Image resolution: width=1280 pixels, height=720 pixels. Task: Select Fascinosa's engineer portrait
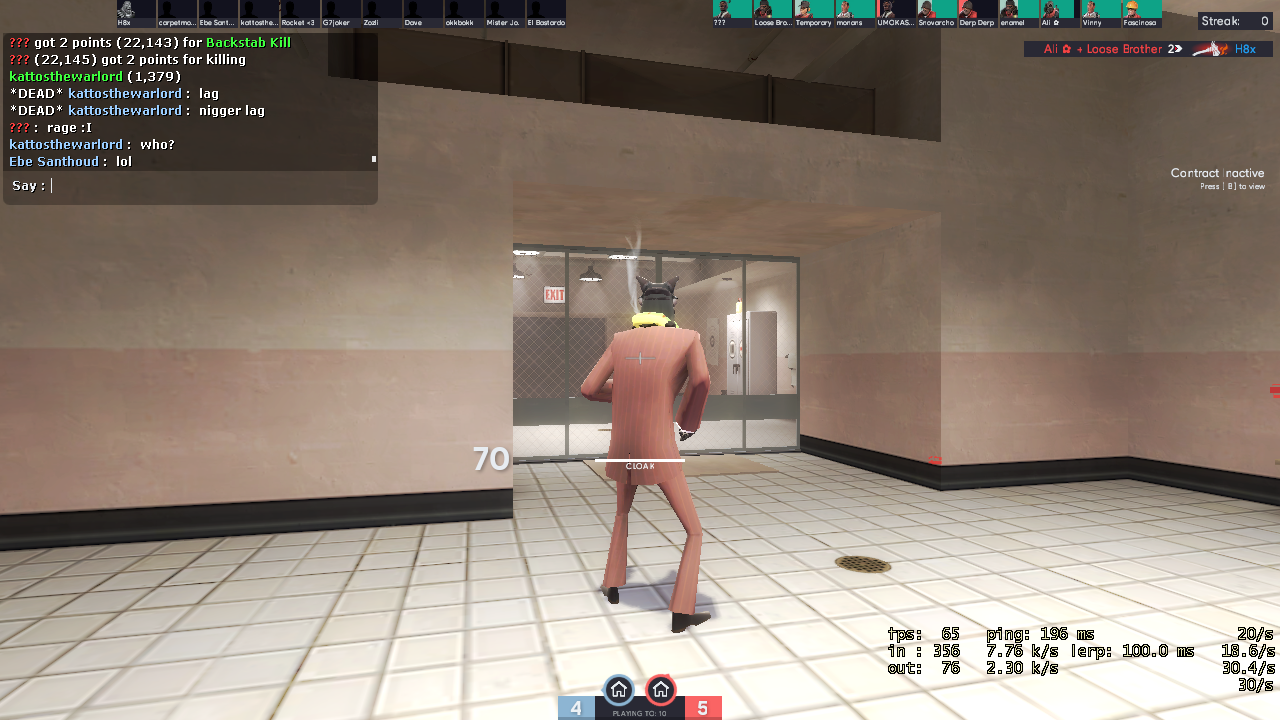click(1140, 10)
